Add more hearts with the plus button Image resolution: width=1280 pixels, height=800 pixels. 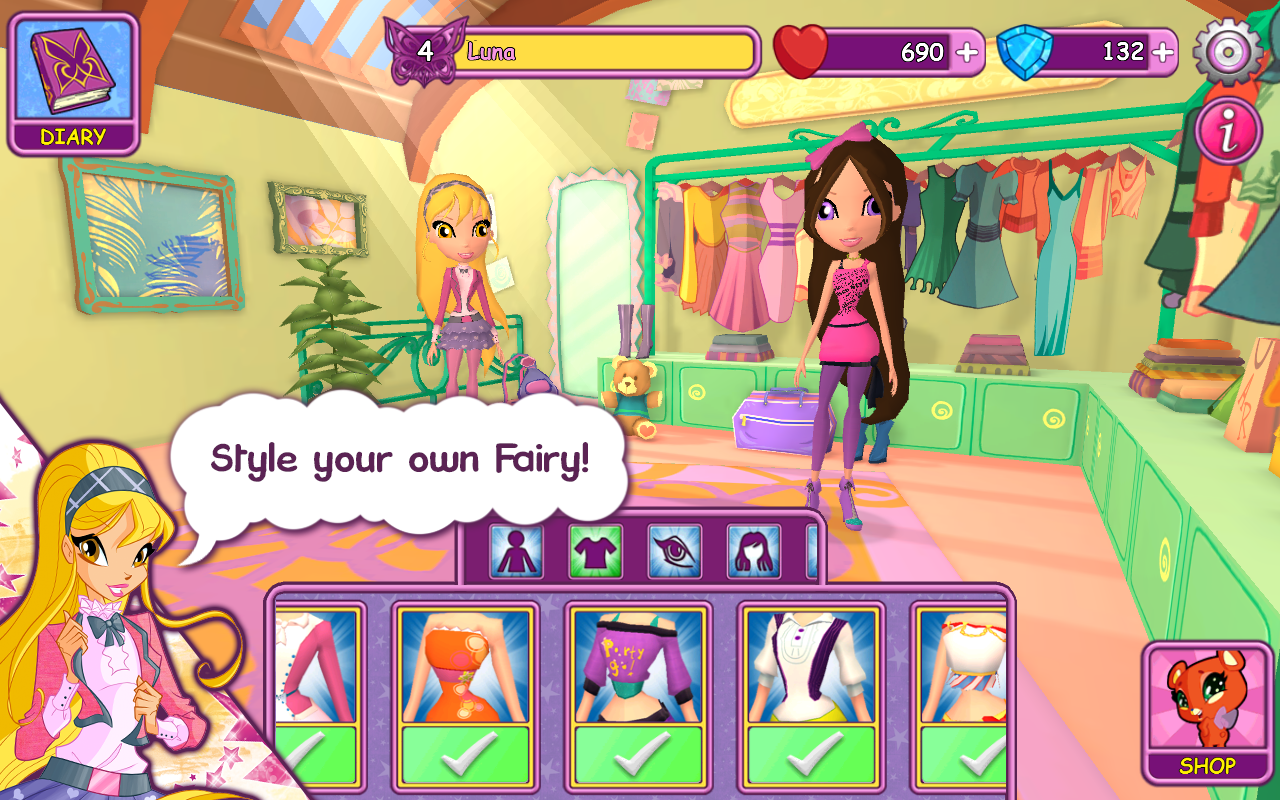[x=967, y=52]
